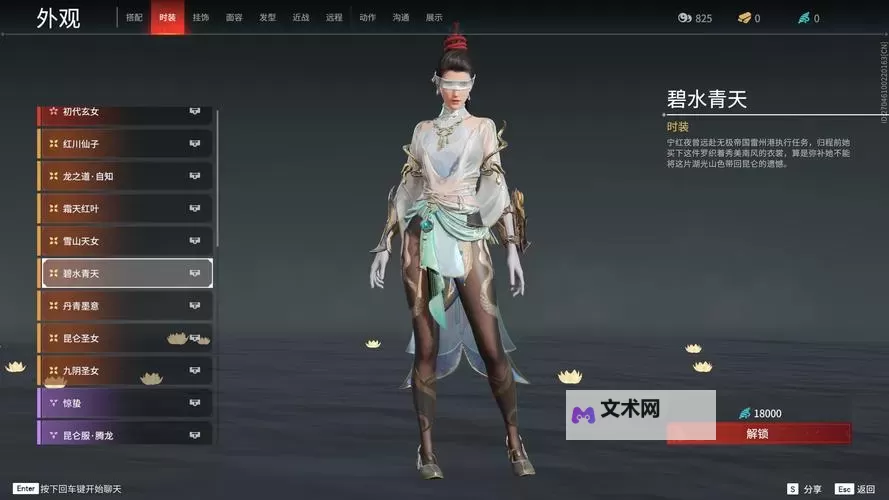The height and width of the screenshot is (500, 889).
Task: Open the 近战 tab
Action: [301, 18]
